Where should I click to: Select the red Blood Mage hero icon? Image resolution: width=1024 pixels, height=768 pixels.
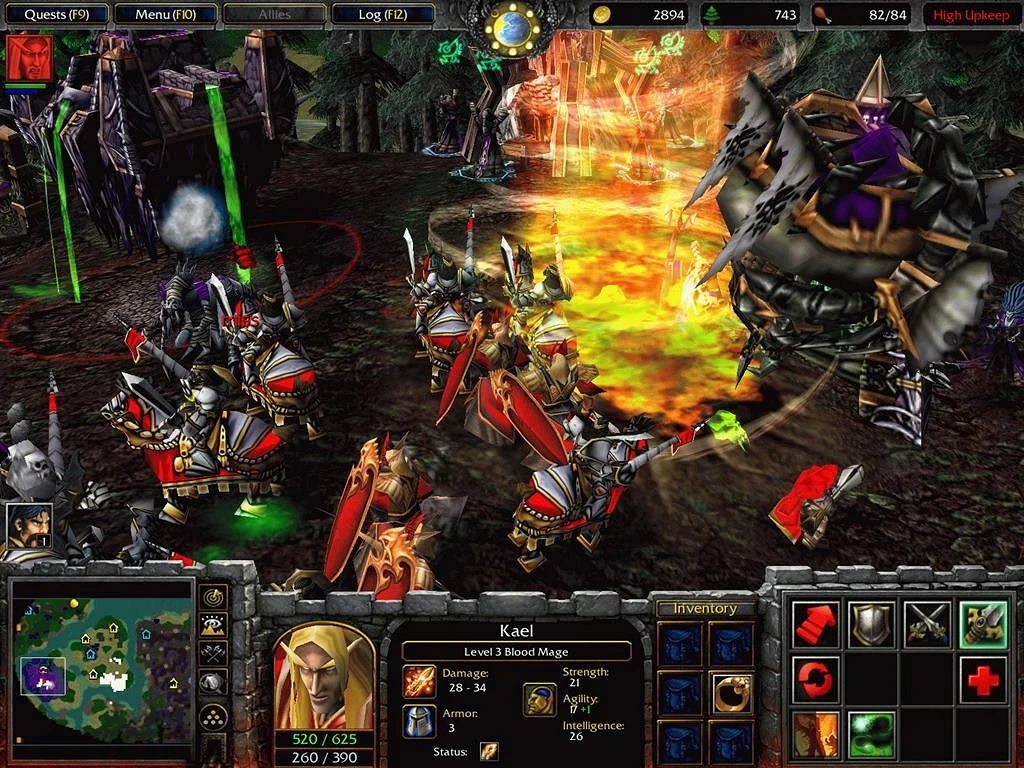click(x=25, y=58)
